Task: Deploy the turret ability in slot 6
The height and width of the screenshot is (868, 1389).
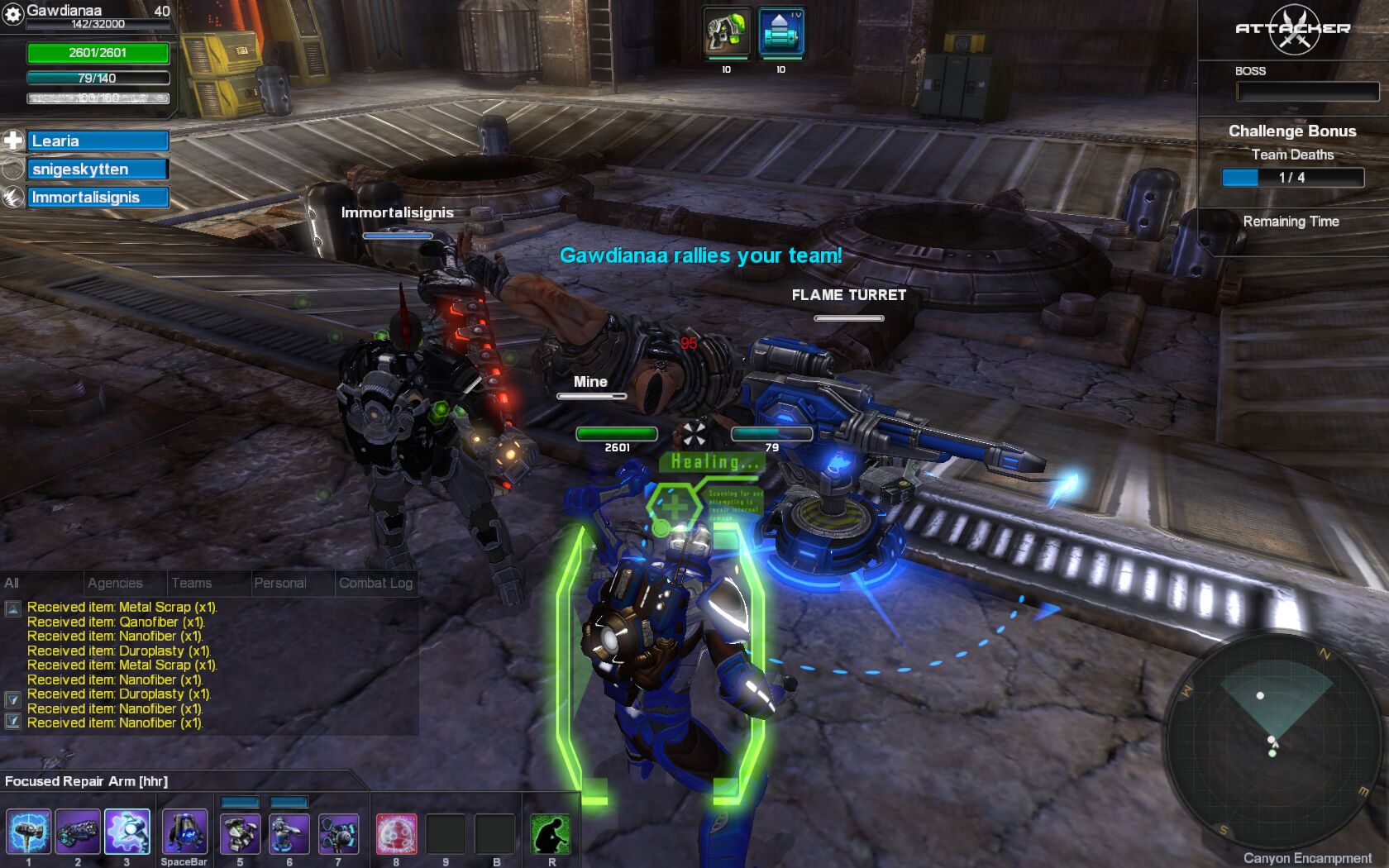Action: tap(289, 834)
